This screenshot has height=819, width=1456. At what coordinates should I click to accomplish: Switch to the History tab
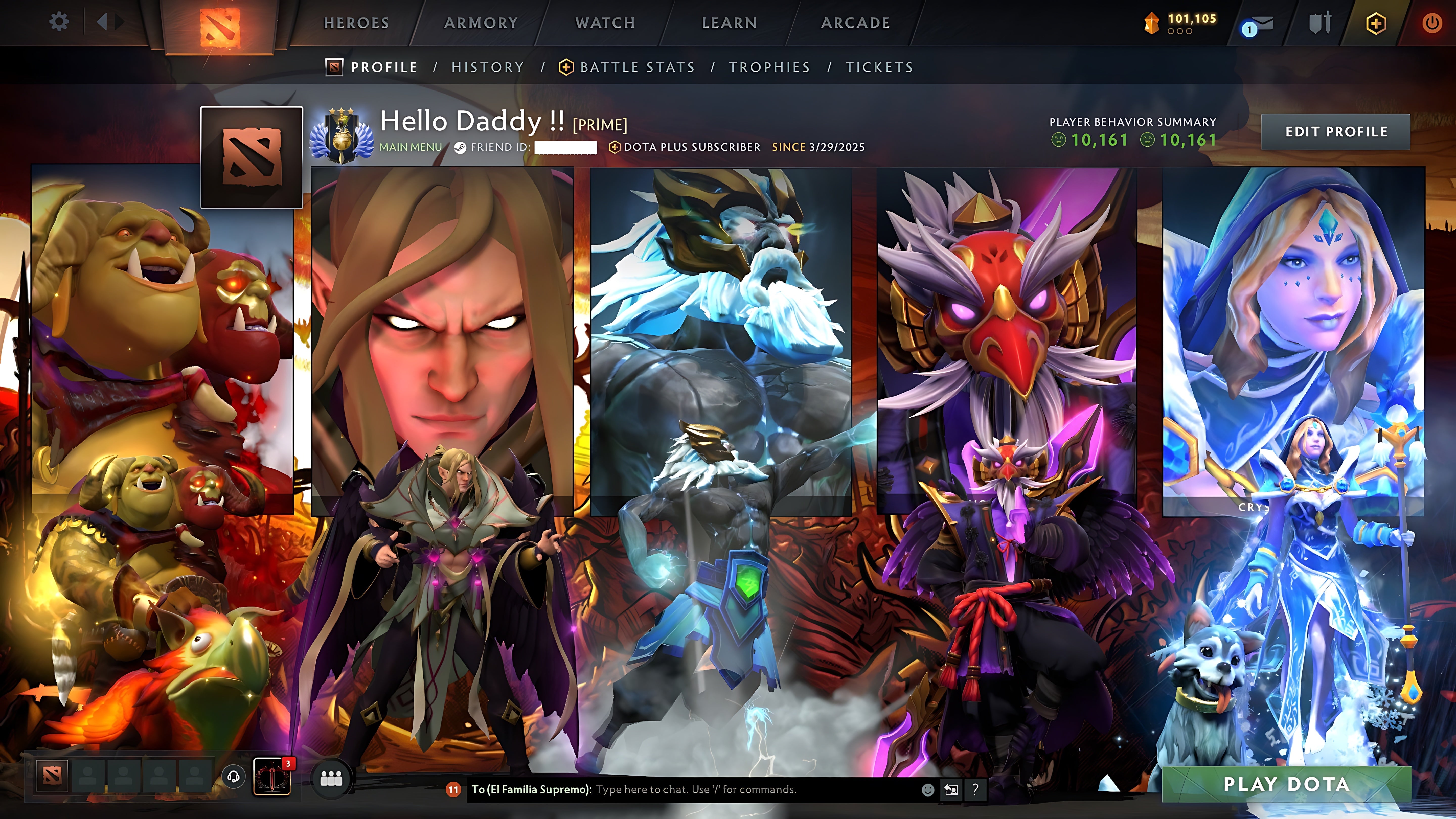click(x=487, y=67)
